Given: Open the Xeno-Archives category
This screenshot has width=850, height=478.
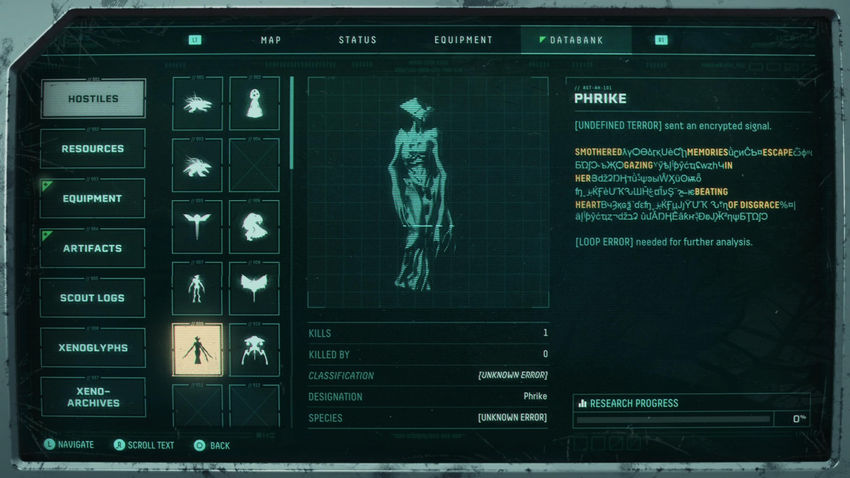Looking at the screenshot, I should click(x=93, y=397).
